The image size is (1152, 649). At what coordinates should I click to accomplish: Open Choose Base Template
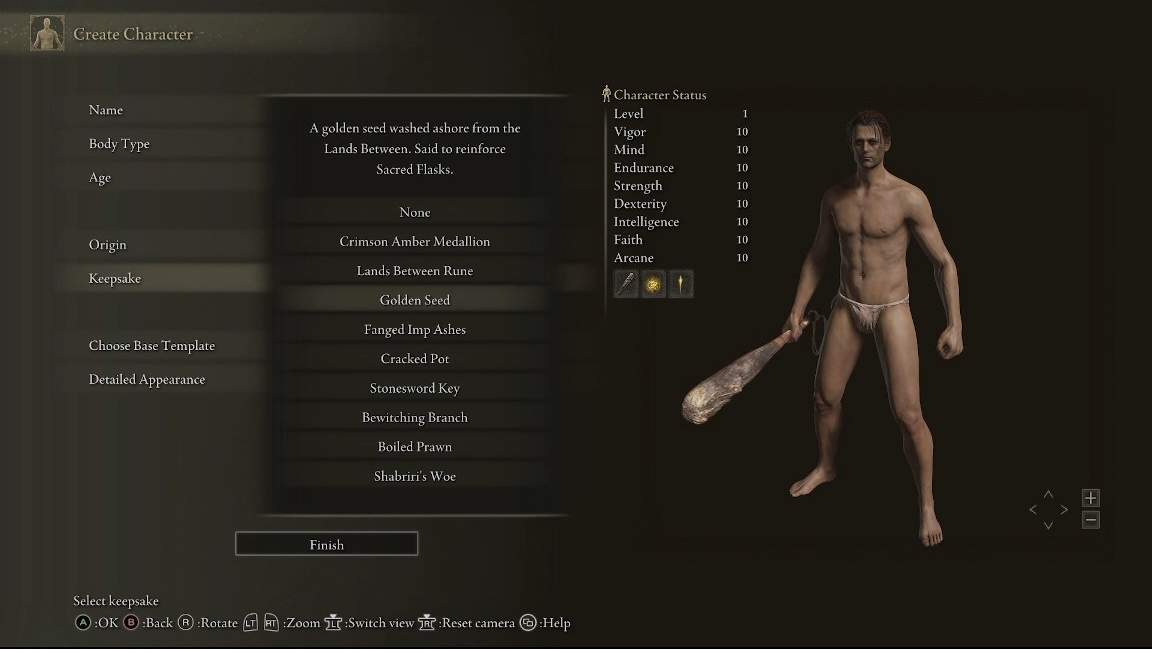(x=152, y=346)
